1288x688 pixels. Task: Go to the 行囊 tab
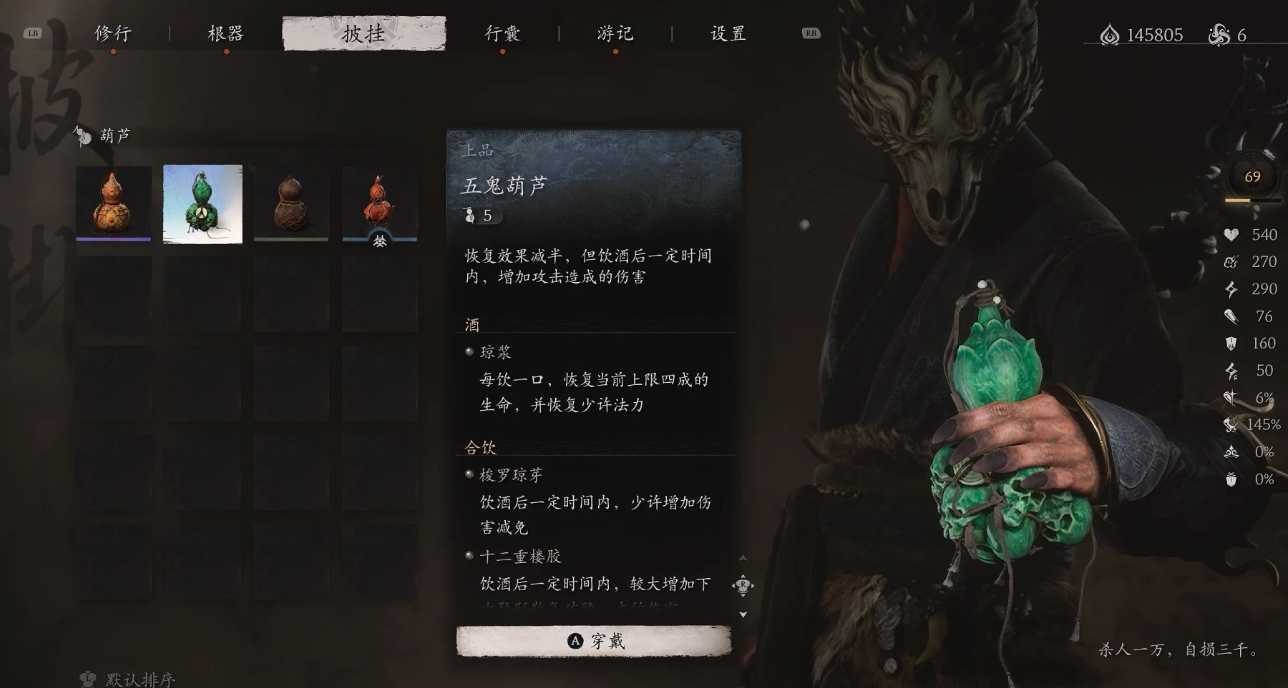pos(502,34)
